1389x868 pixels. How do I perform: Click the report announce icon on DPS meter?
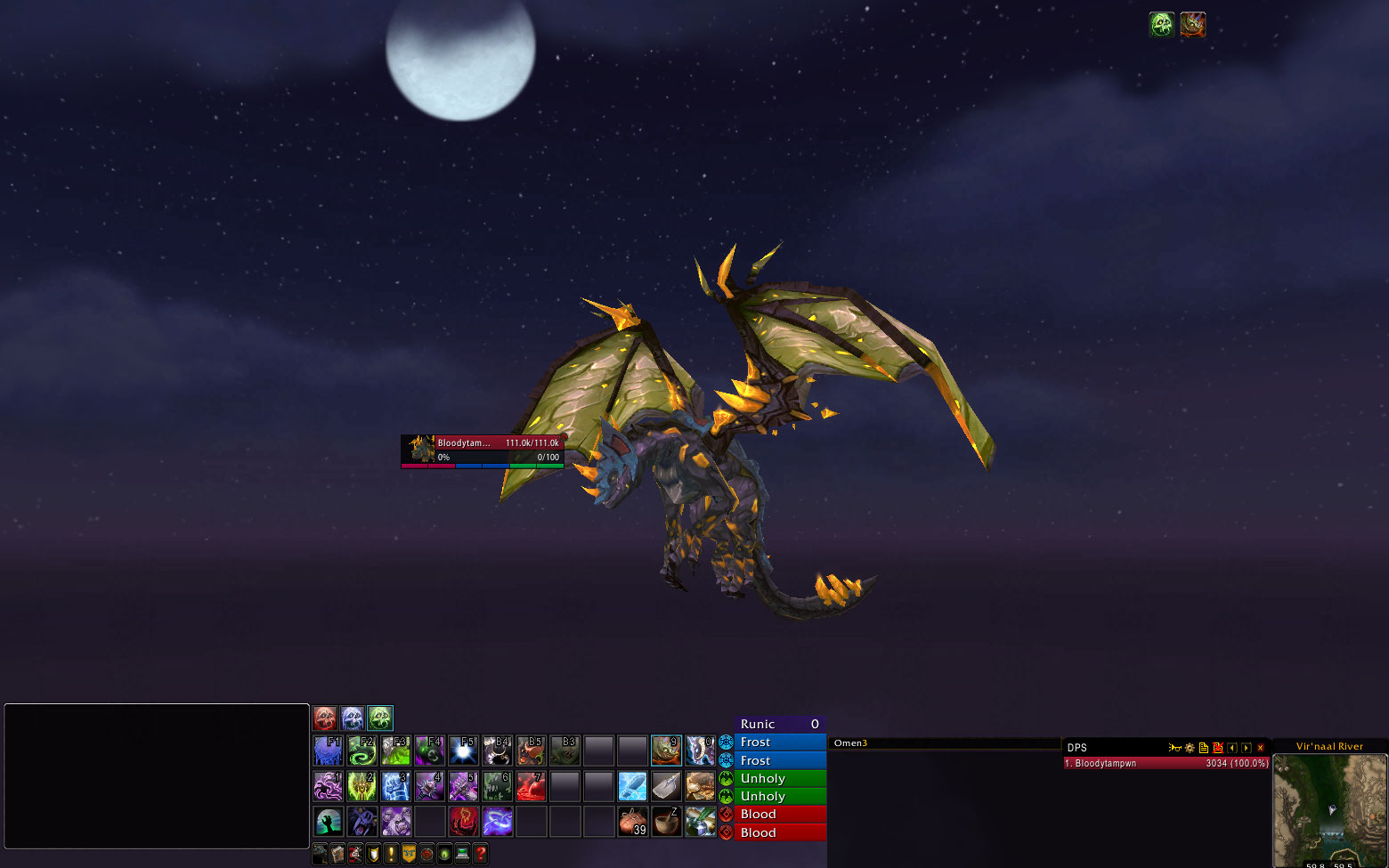(x=1175, y=748)
